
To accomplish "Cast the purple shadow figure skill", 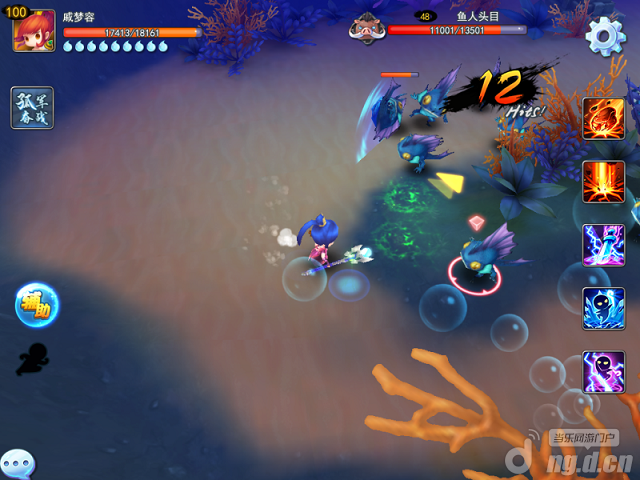I will tap(604, 371).
